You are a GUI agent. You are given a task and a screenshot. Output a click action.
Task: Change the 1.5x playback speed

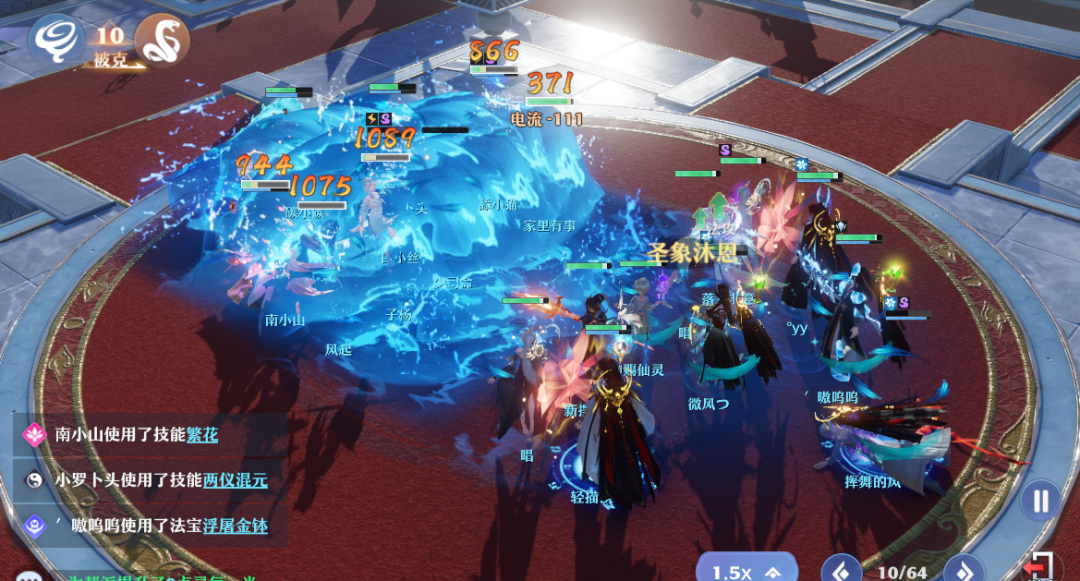coord(746,570)
